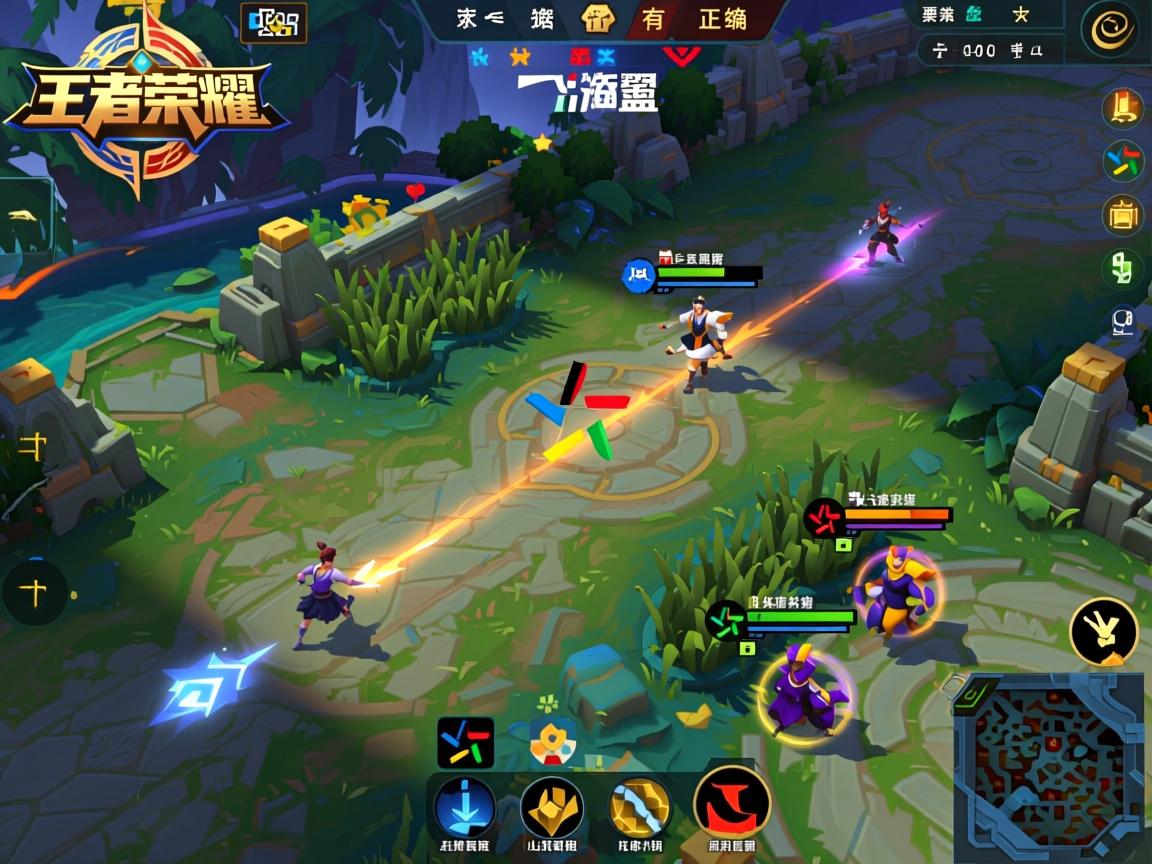Select the orange flower emblem icon
1152x864 pixels.
[x=552, y=742]
